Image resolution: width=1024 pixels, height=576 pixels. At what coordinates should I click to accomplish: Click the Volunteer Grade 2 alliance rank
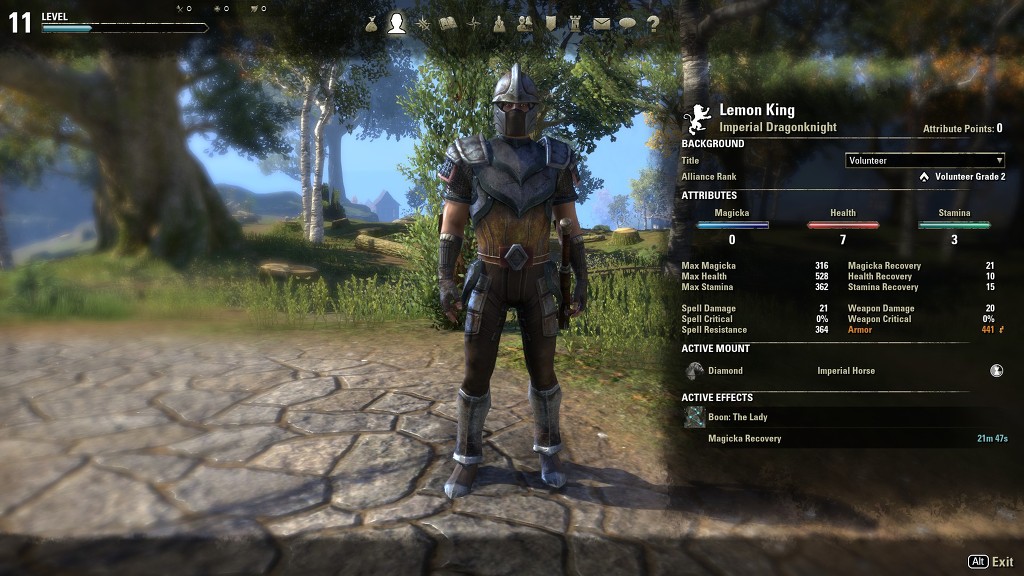[968, 177]
